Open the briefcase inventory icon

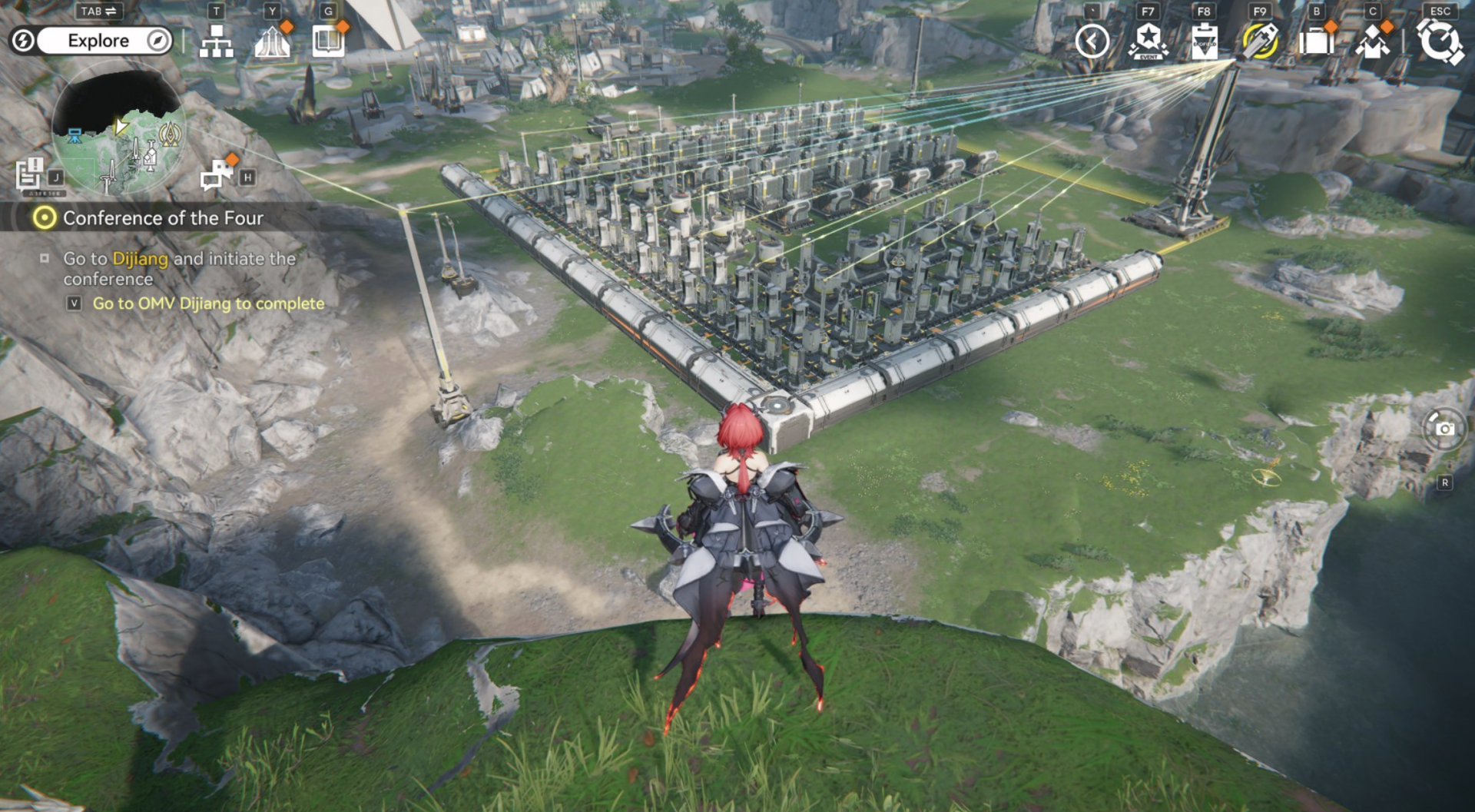click(1316, 41)
